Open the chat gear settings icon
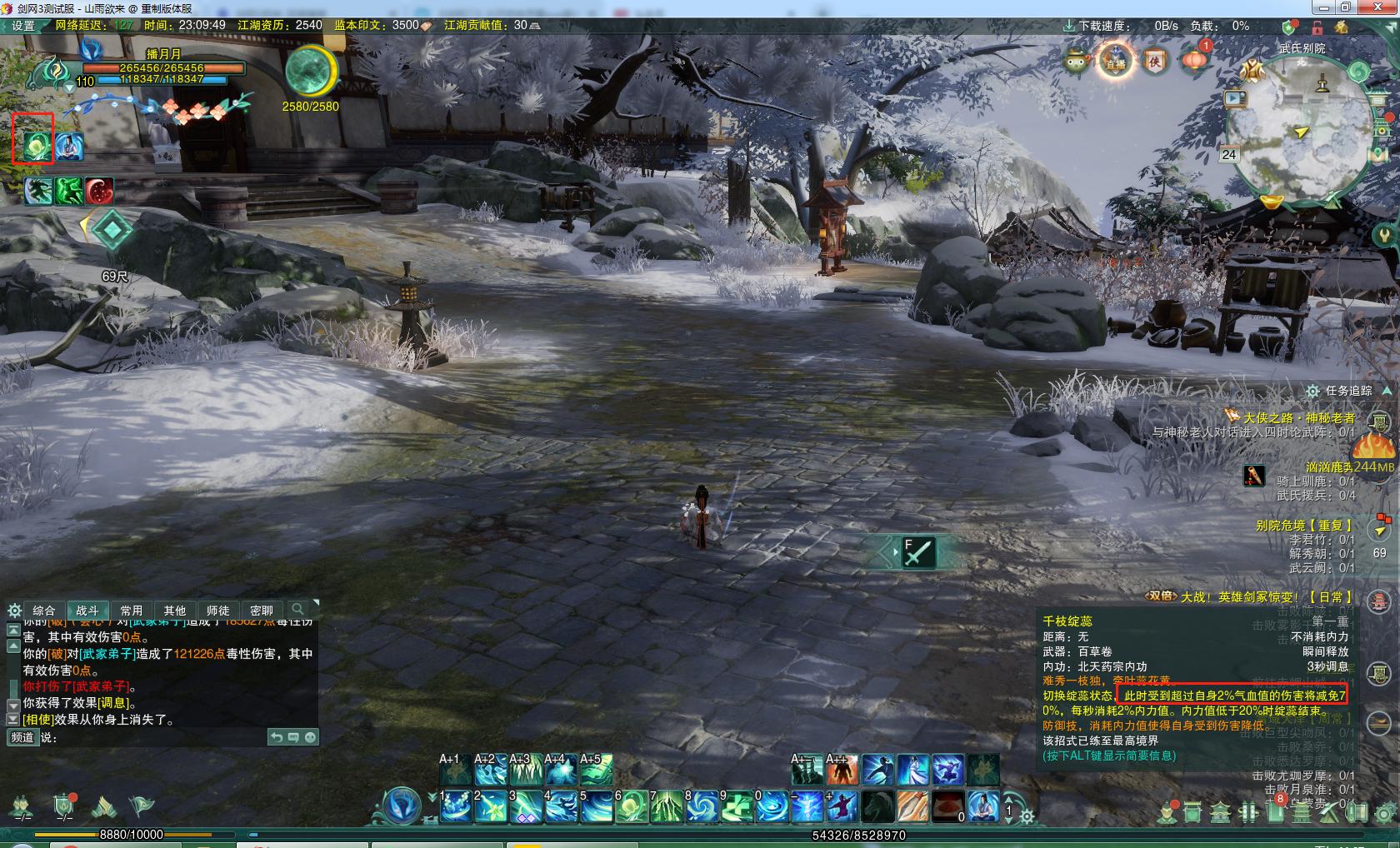This screenshot has height=848, width=1400. click(x=14, y=611)
